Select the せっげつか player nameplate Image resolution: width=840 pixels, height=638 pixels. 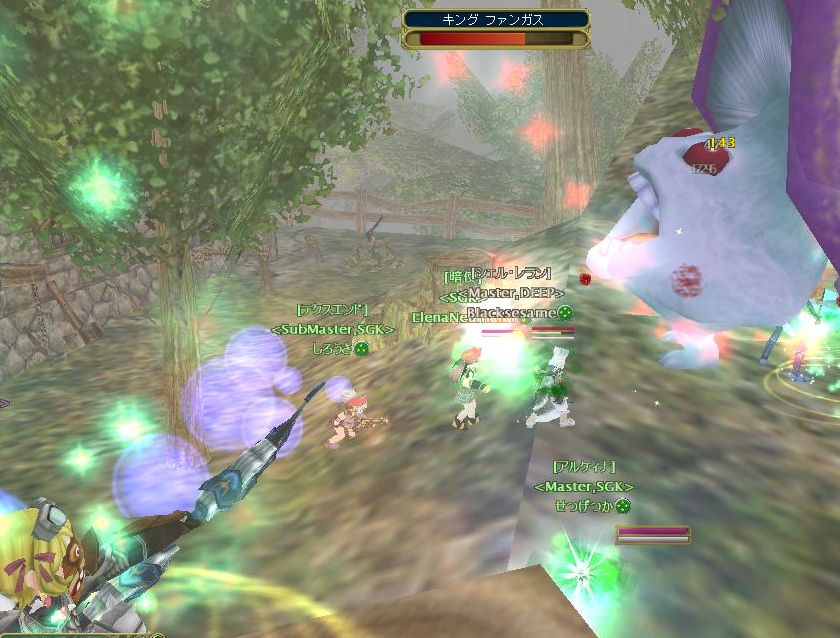tap(586, 506)
